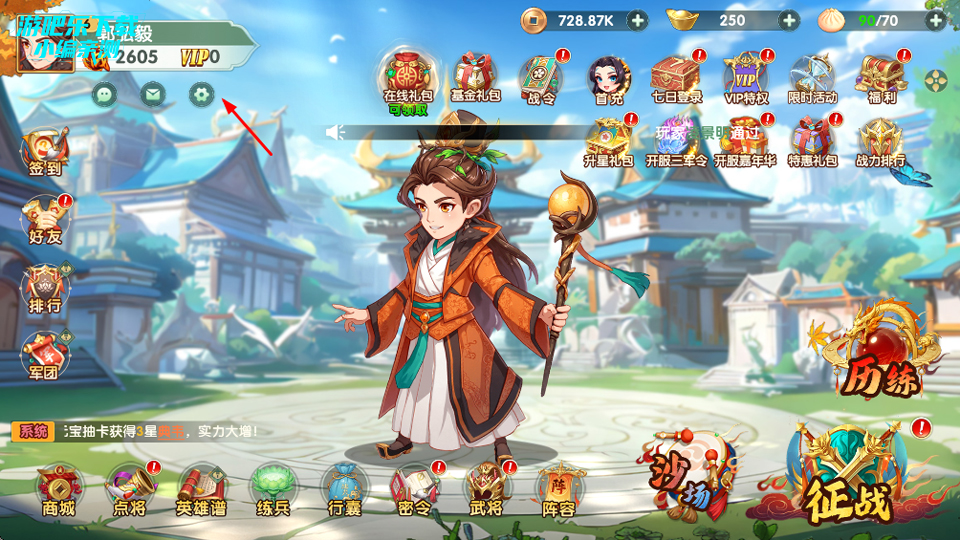Open the 战力排行 power ranking
Screen dimensions: 960x540
[880, 142]
